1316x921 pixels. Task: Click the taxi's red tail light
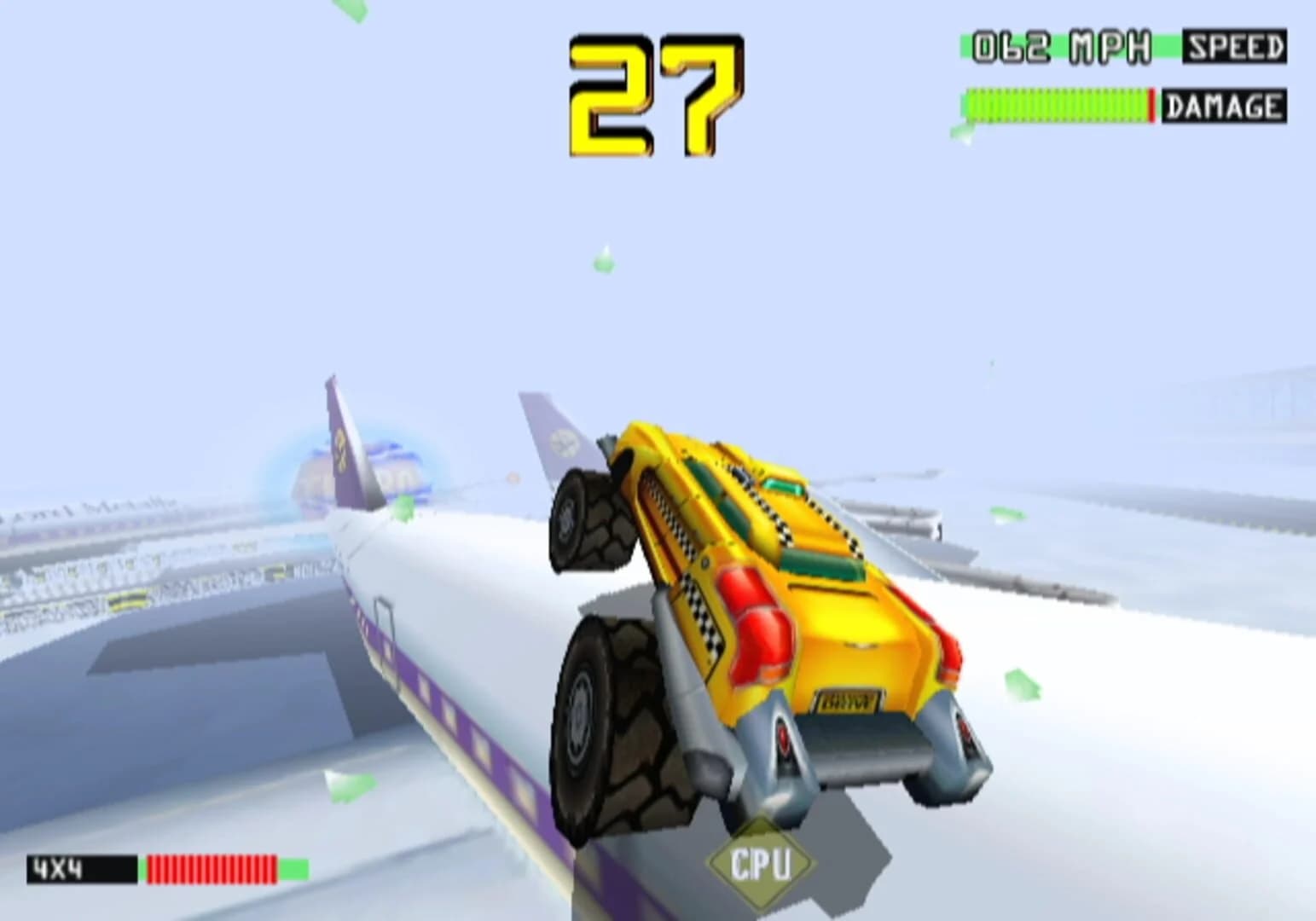tap(759, 632)
